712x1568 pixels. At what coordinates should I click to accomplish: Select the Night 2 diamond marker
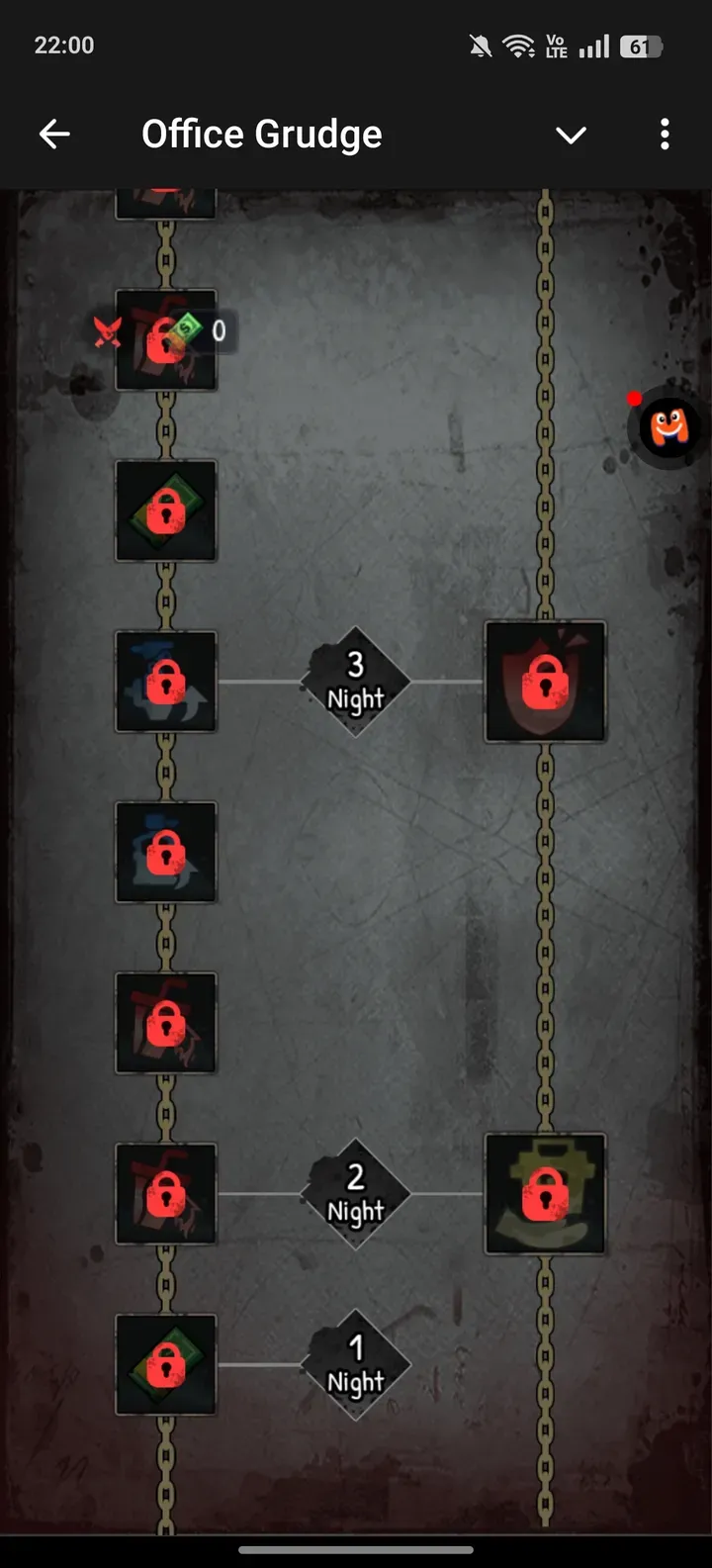355,1194
